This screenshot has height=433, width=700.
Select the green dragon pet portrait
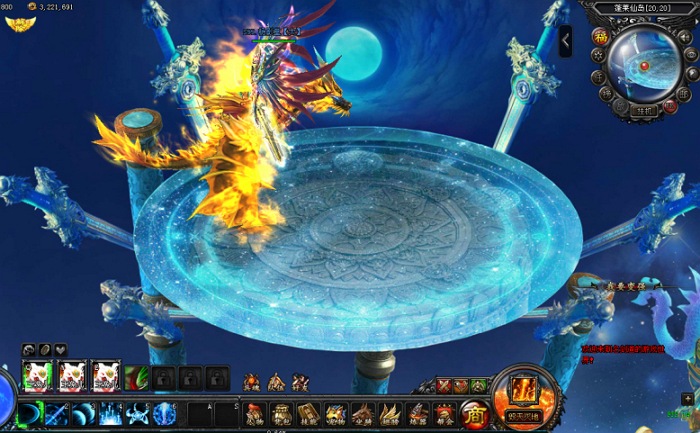coord(134,377)
